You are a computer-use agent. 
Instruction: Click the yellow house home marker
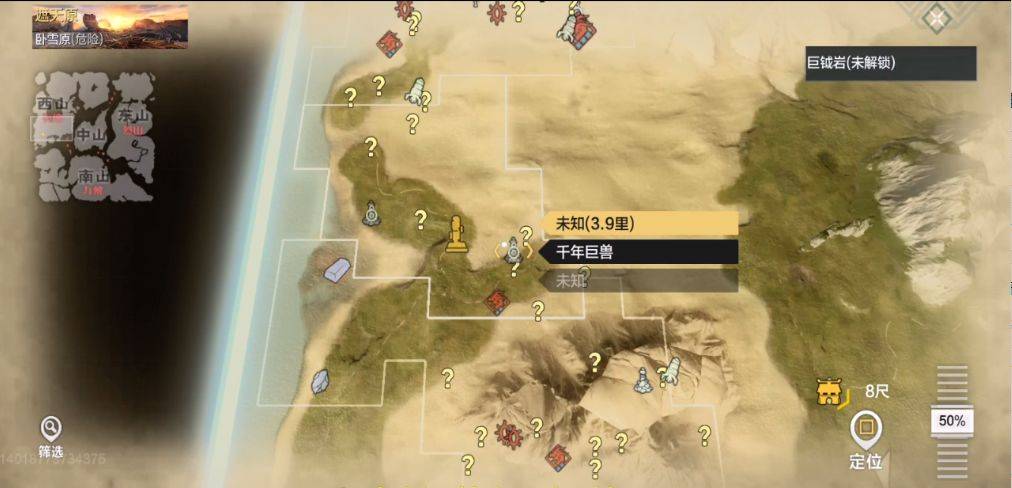827,394
